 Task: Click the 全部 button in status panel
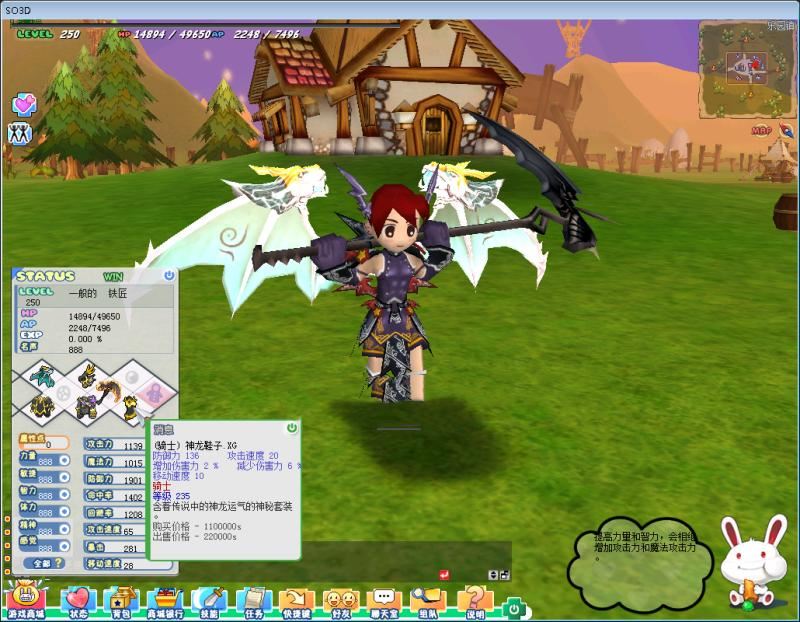42,564
